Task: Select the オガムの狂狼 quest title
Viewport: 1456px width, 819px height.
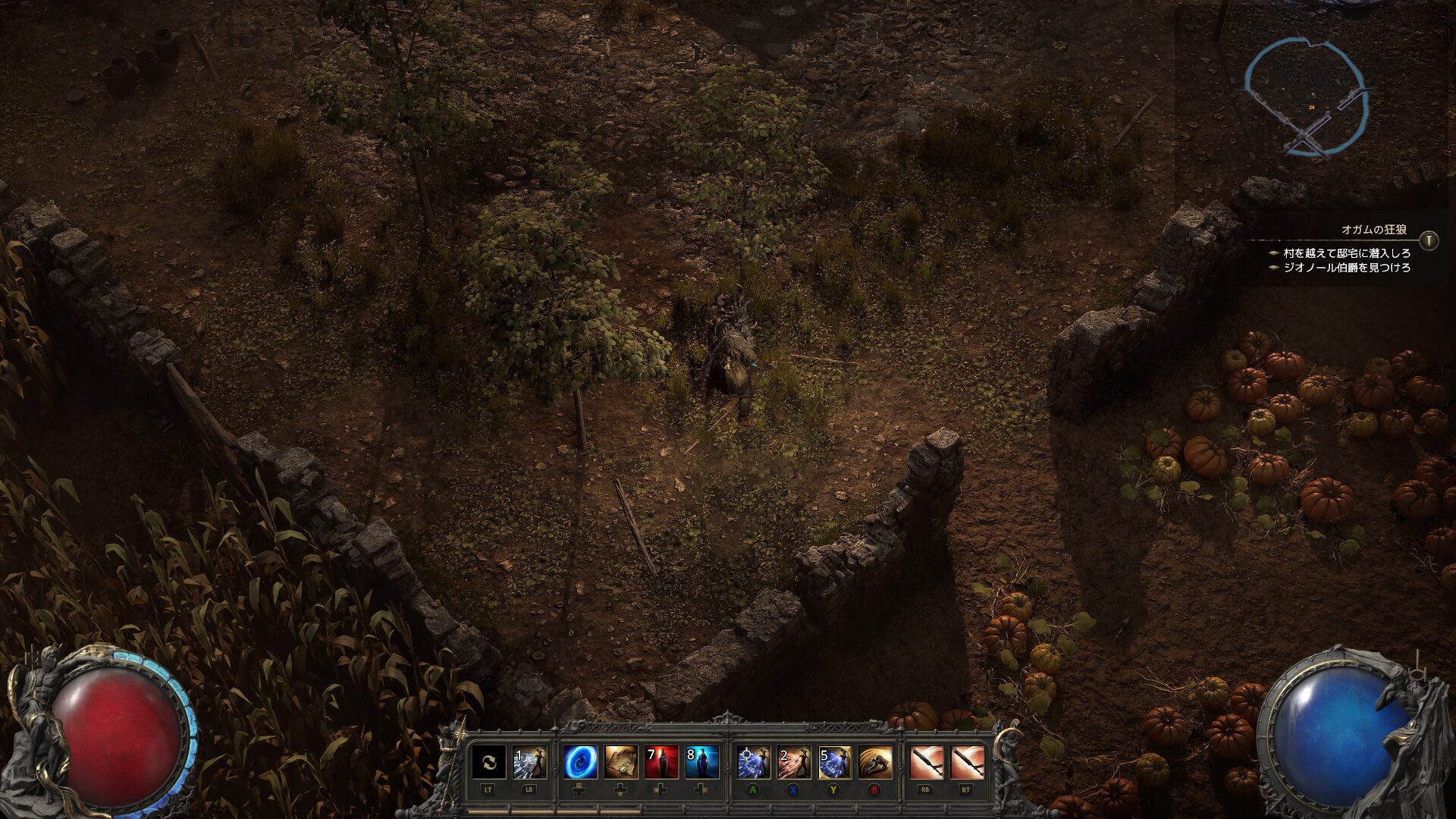Action: 1374,229
